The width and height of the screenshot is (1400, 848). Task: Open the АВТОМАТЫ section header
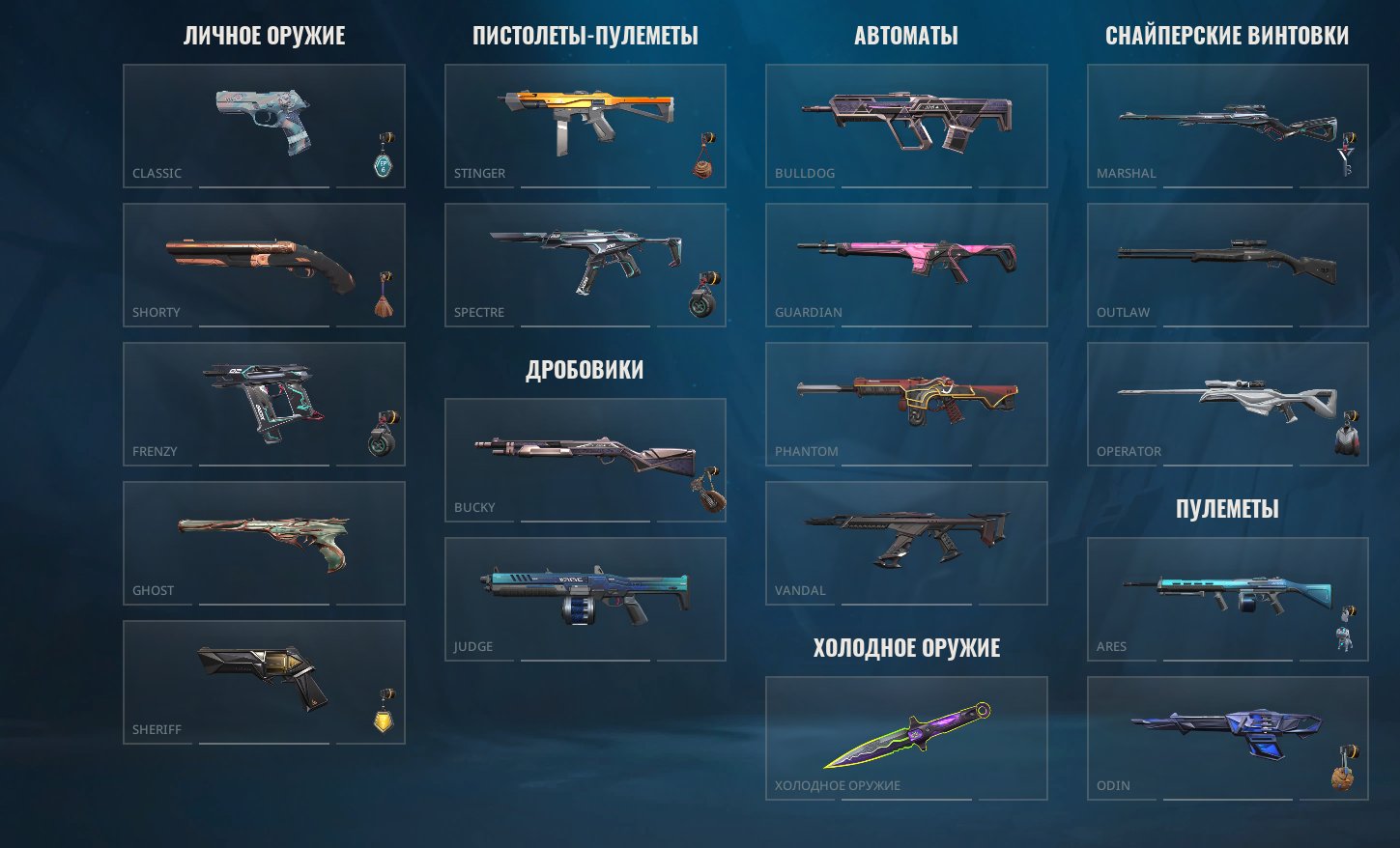click(x=905, y=35)
